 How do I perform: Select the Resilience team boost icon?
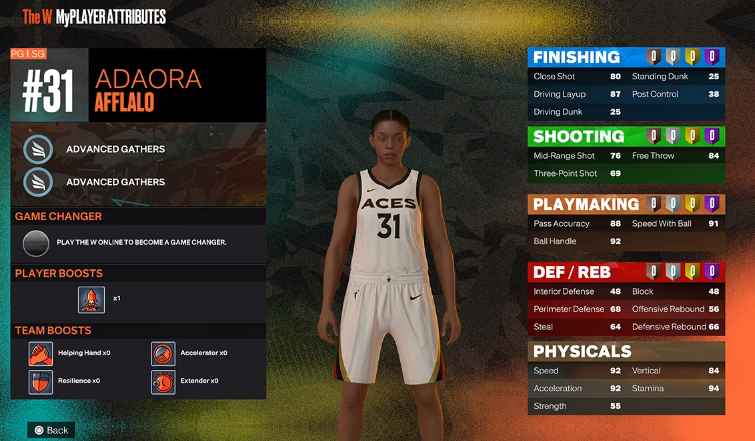(x=39, y=381)
